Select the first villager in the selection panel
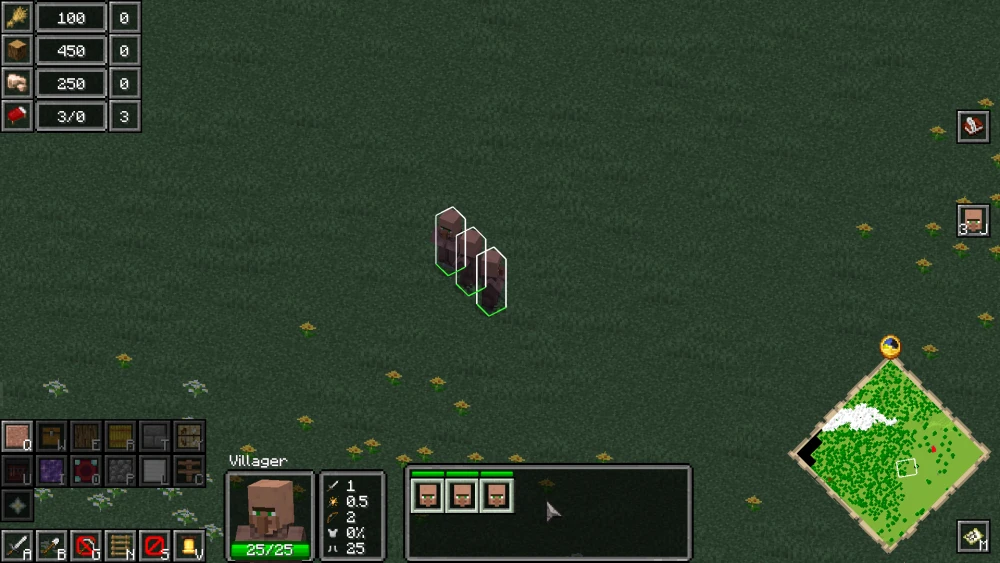 coord(427,495)
